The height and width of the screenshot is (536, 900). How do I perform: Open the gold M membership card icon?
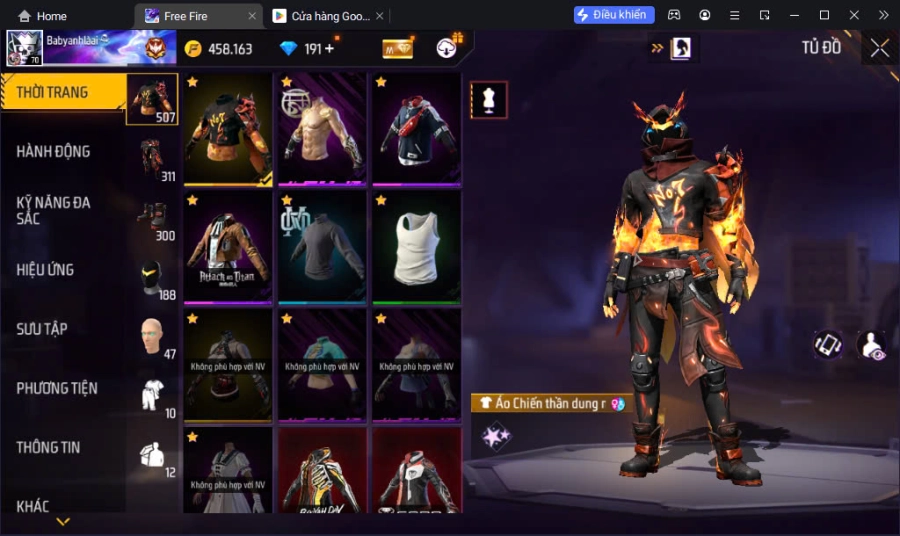(397, 49)
